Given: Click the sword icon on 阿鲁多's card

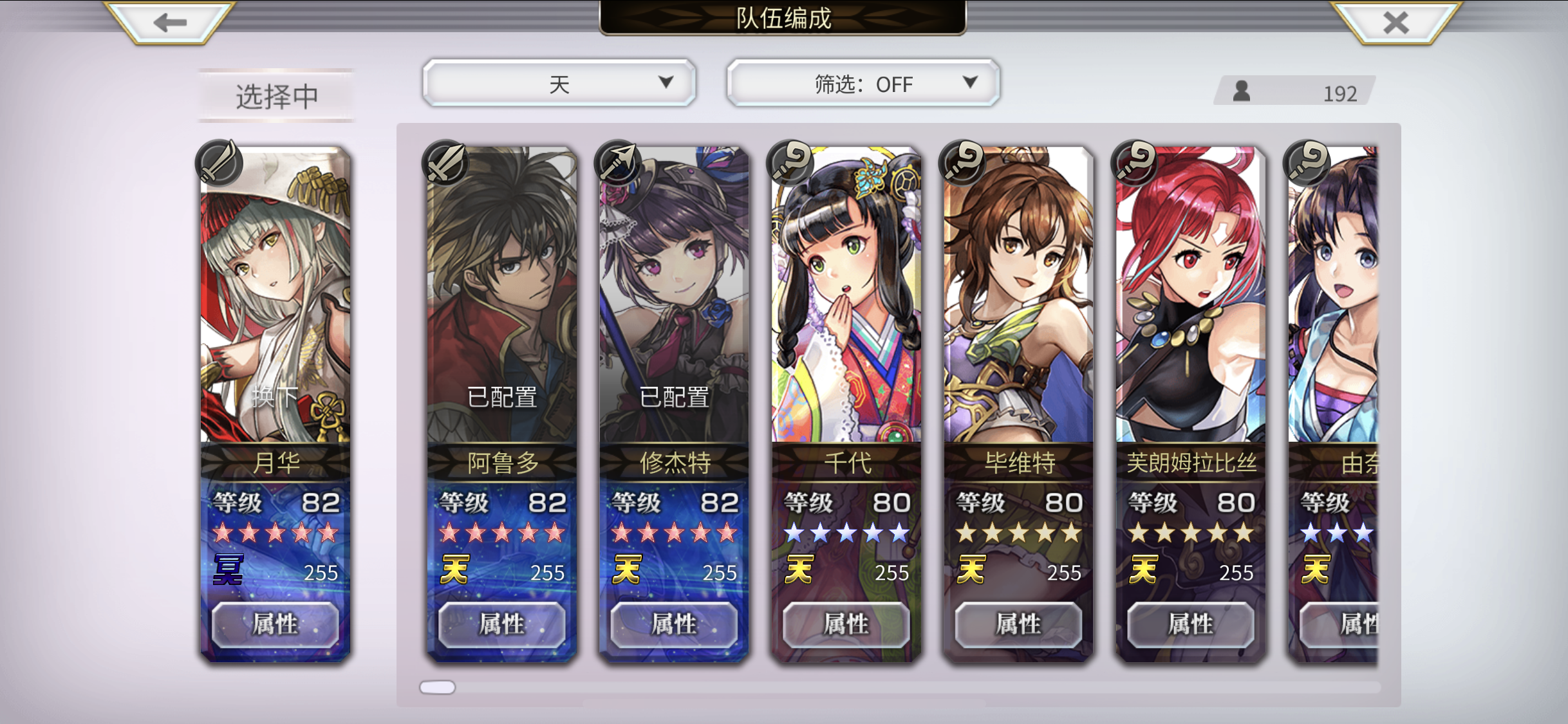Looking at the screenshot, I should pyautogui.click(x=445, y=163).
